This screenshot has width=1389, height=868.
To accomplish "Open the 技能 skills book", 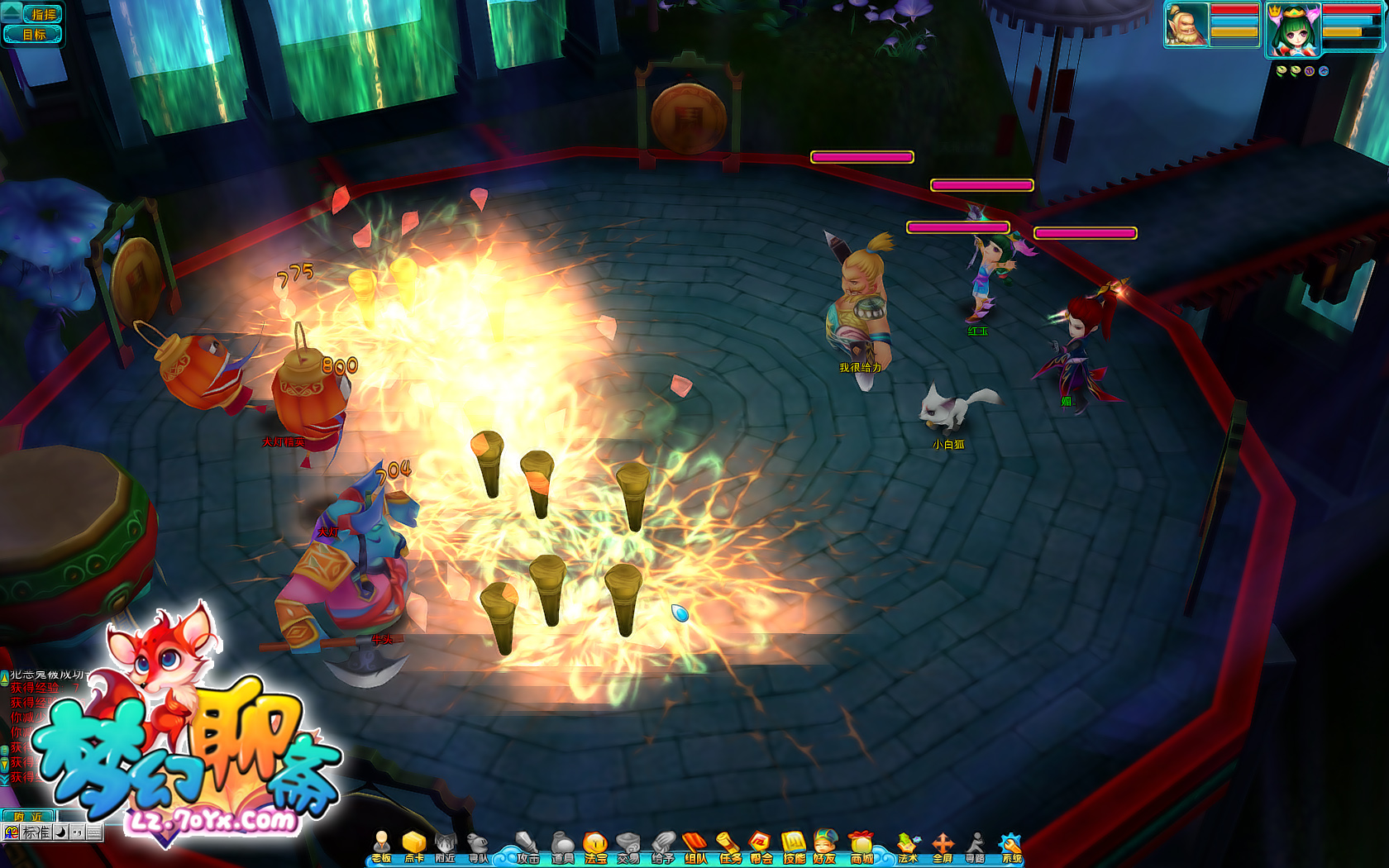I will point(794,847).
